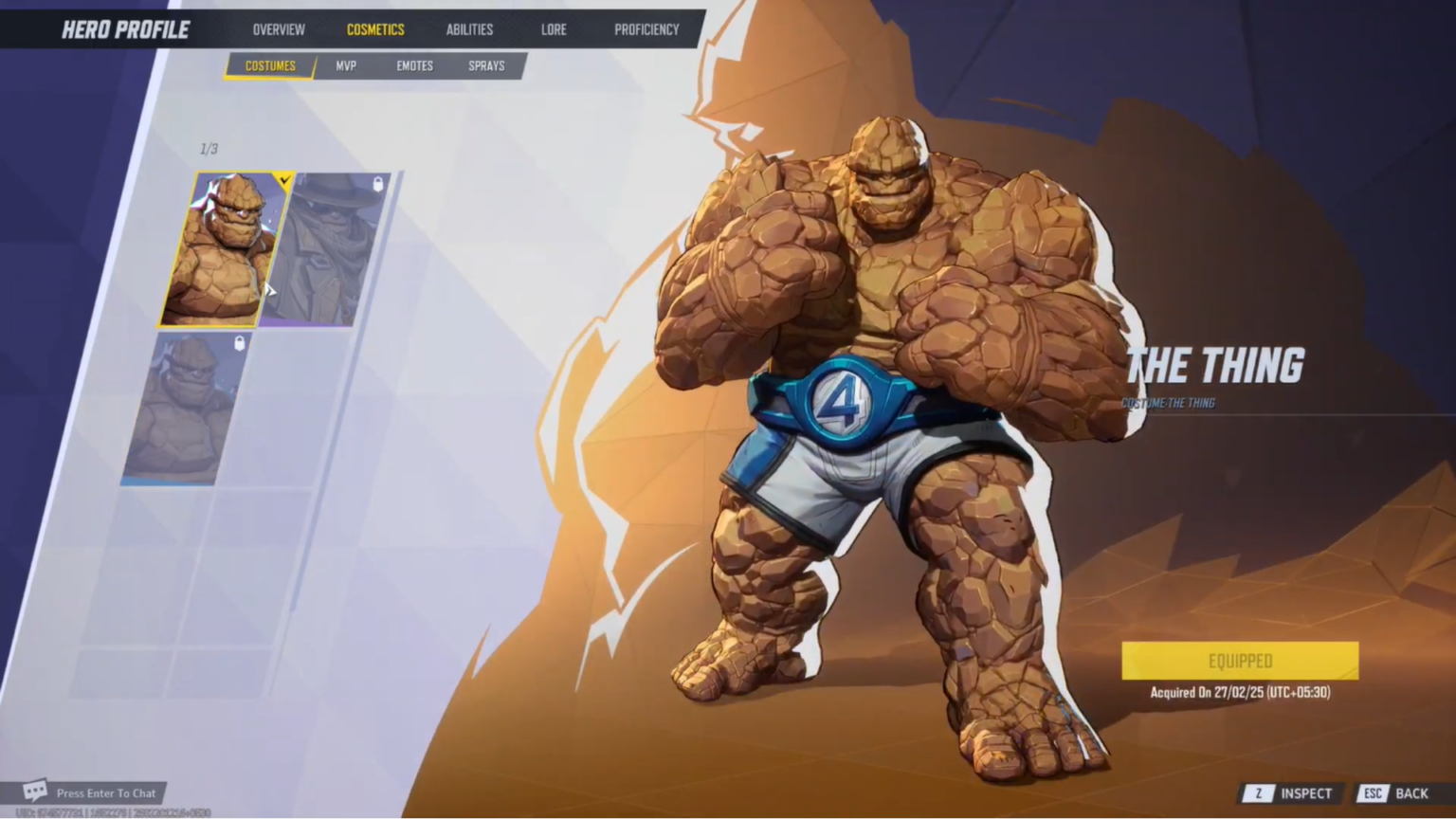Screen dimensions: 1456x819
Task: Click the Inspect button
Action: coord(1306,793)
